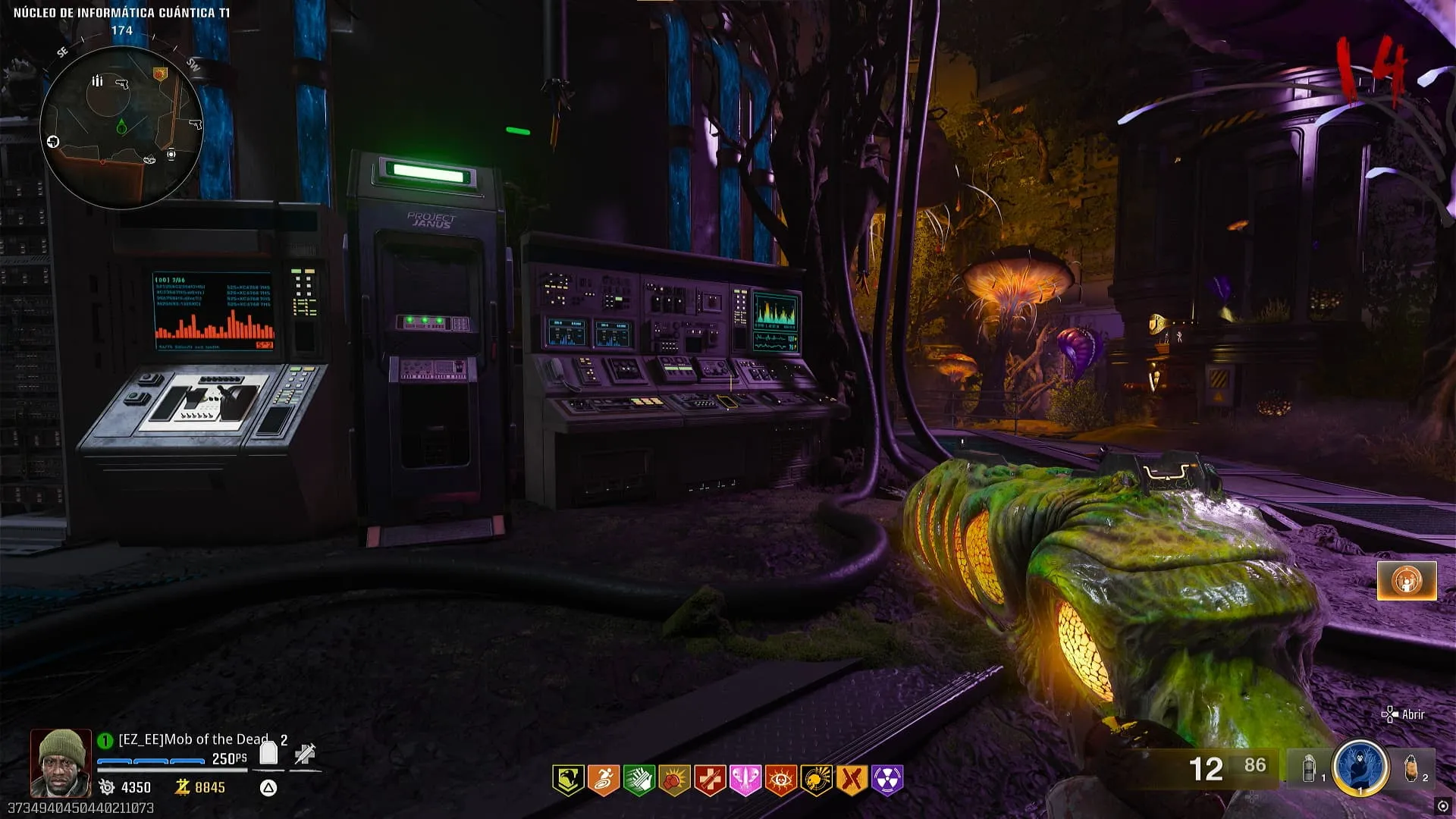This screenshot has height=819, width=1456.
Task: Click the operator portrait with green beanie
Action: click(x=60, y=763)
